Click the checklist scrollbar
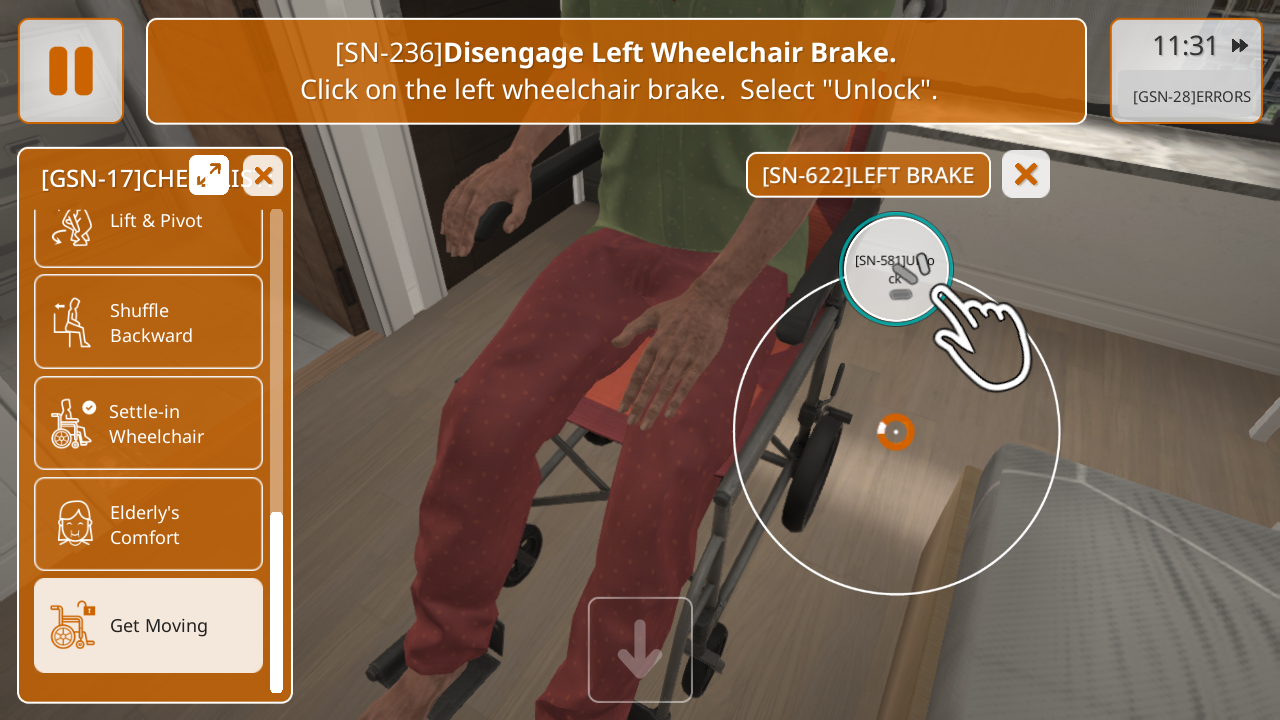The height and width of the screenshot is (720, 1280). tap(277, 600)
